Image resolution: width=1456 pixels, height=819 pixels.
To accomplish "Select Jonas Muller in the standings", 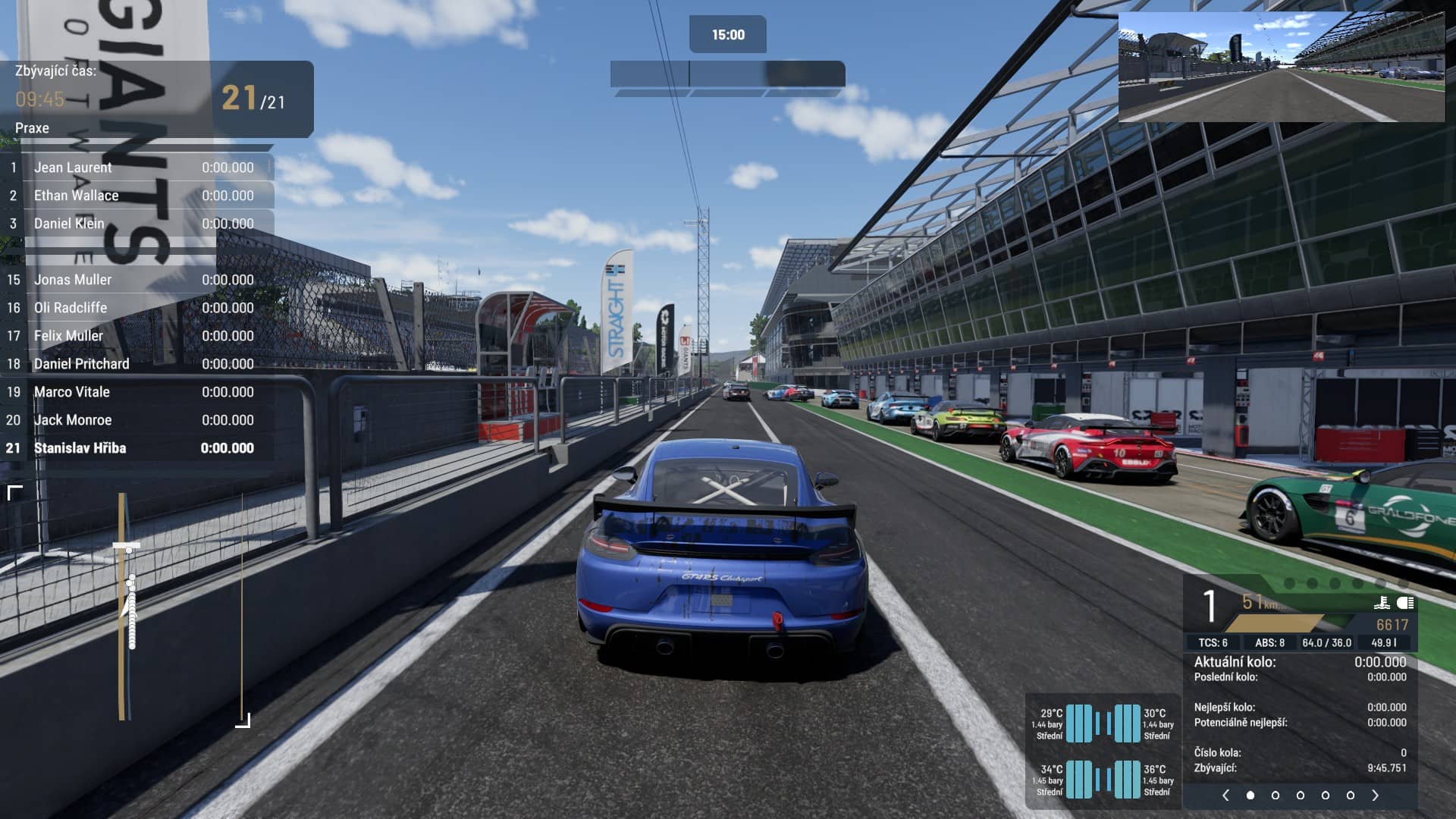I will pos(136,280).
